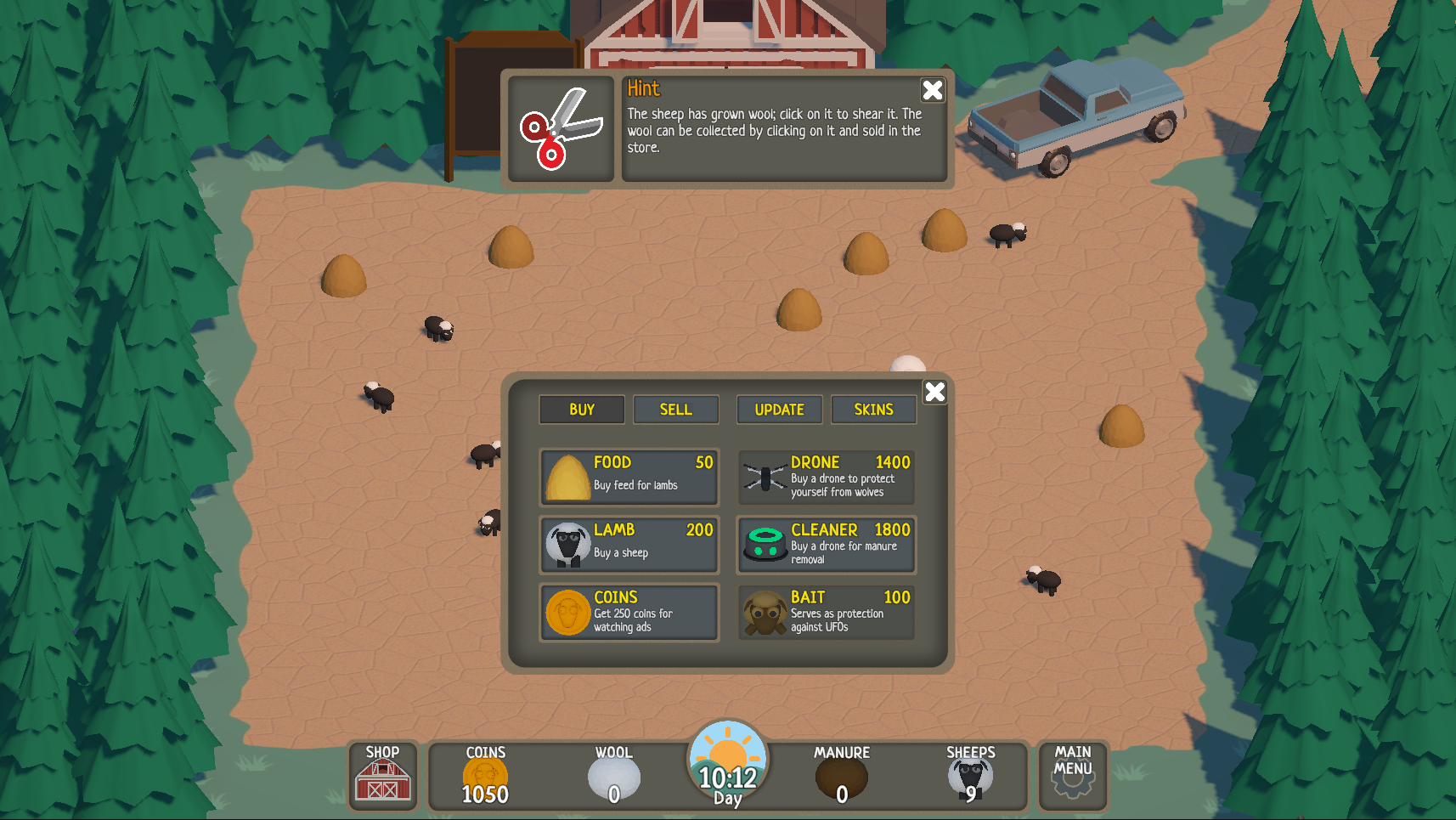
Task: Open the SKINS tab
Action: pyautogui.click(x=873, y=409)
